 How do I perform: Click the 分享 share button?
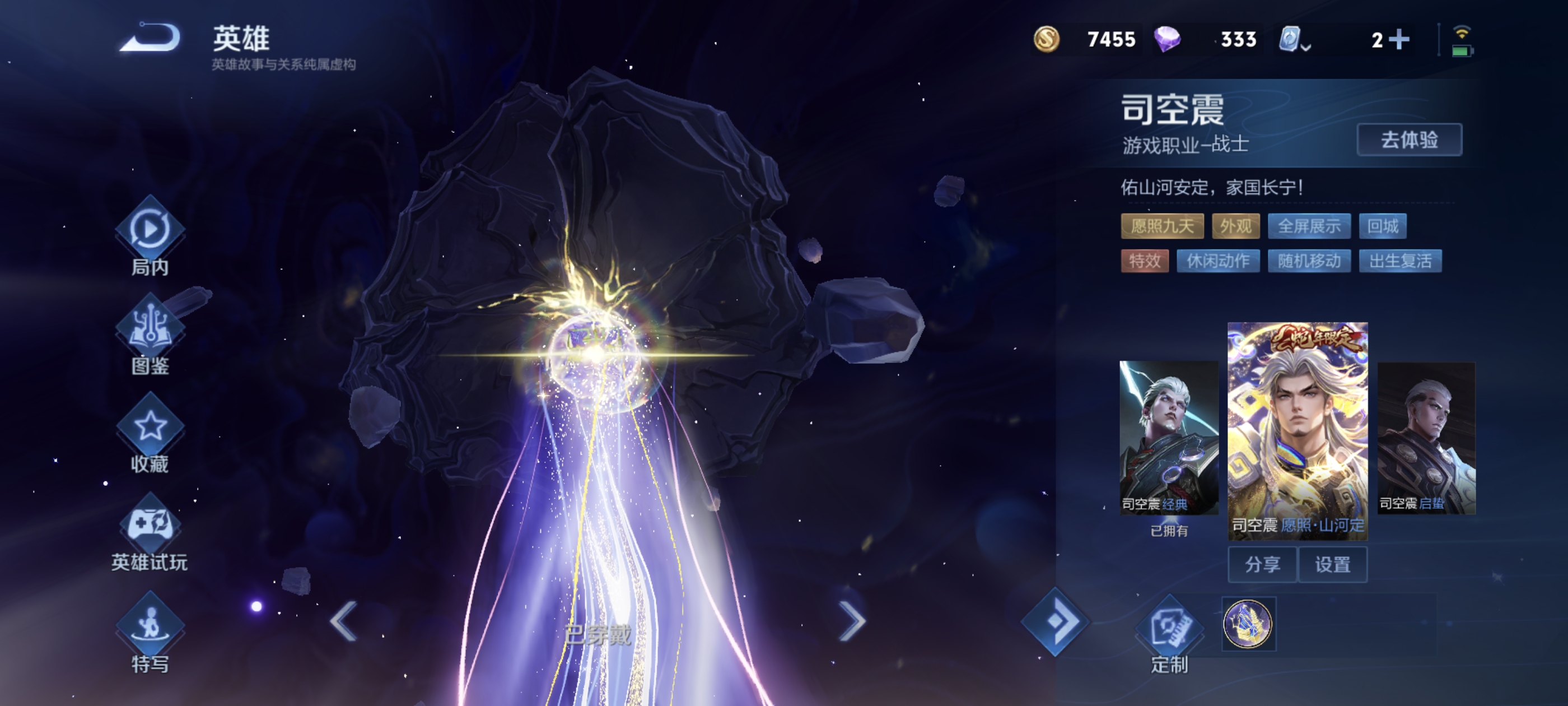1262,565
